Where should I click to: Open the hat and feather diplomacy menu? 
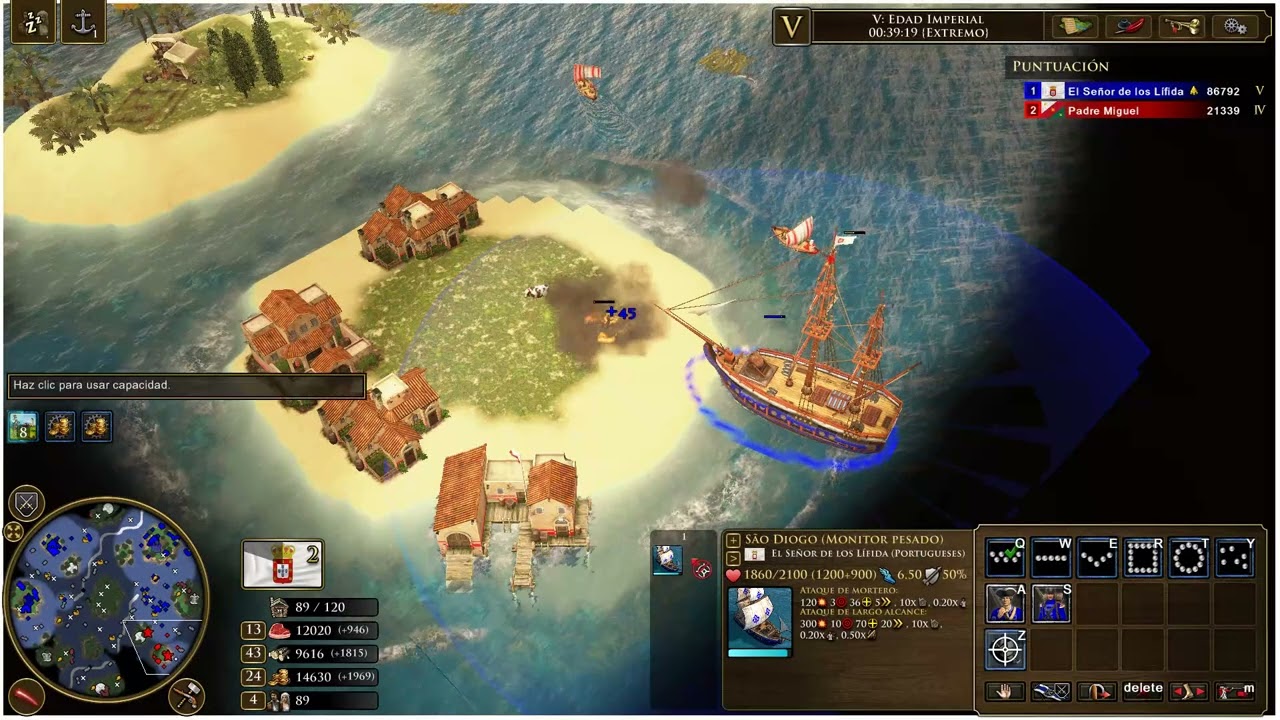(x=1128, y=27)
